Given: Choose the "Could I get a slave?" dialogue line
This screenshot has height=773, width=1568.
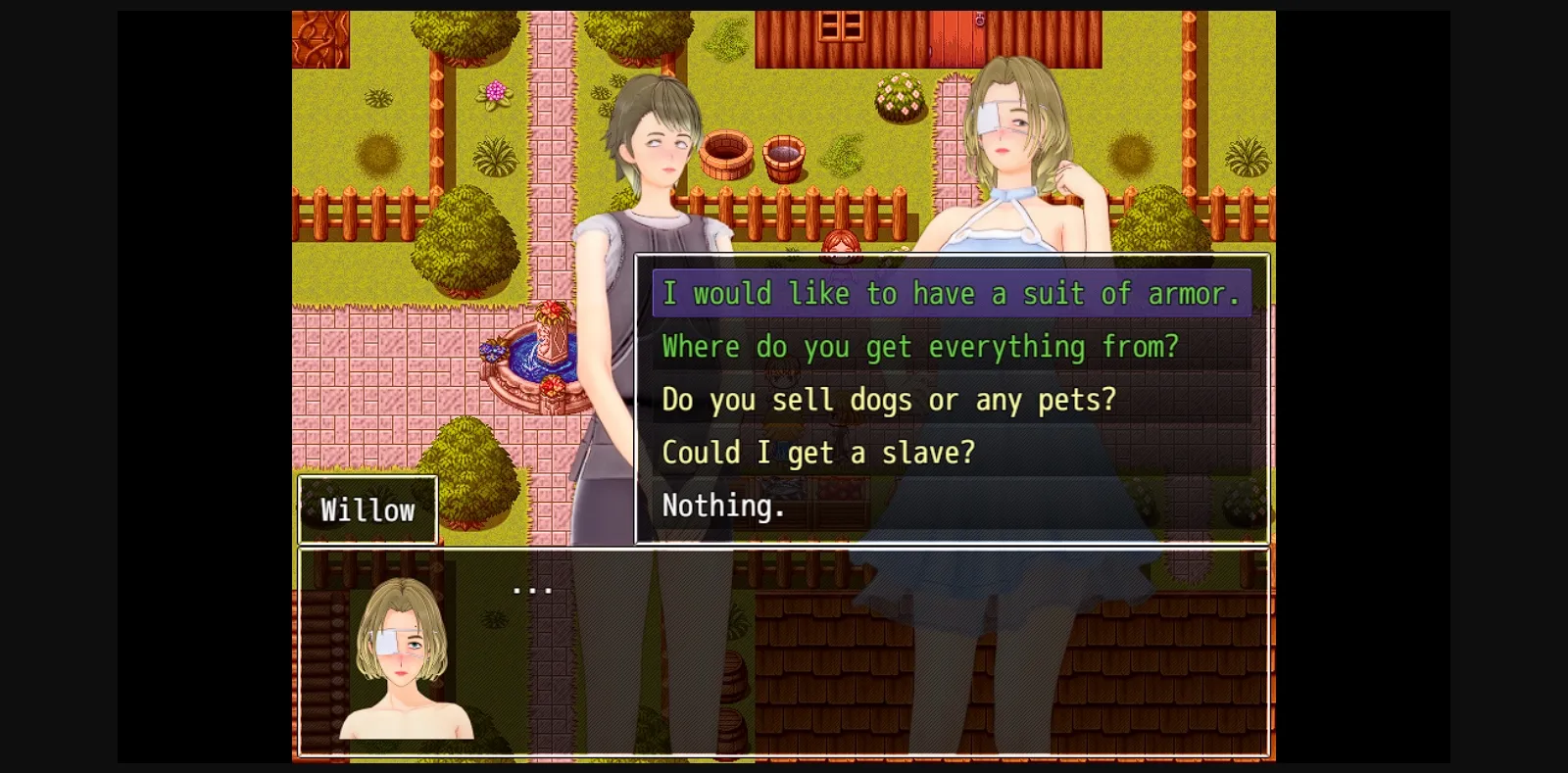Looking at the screenshot, I should pos(818,452).
